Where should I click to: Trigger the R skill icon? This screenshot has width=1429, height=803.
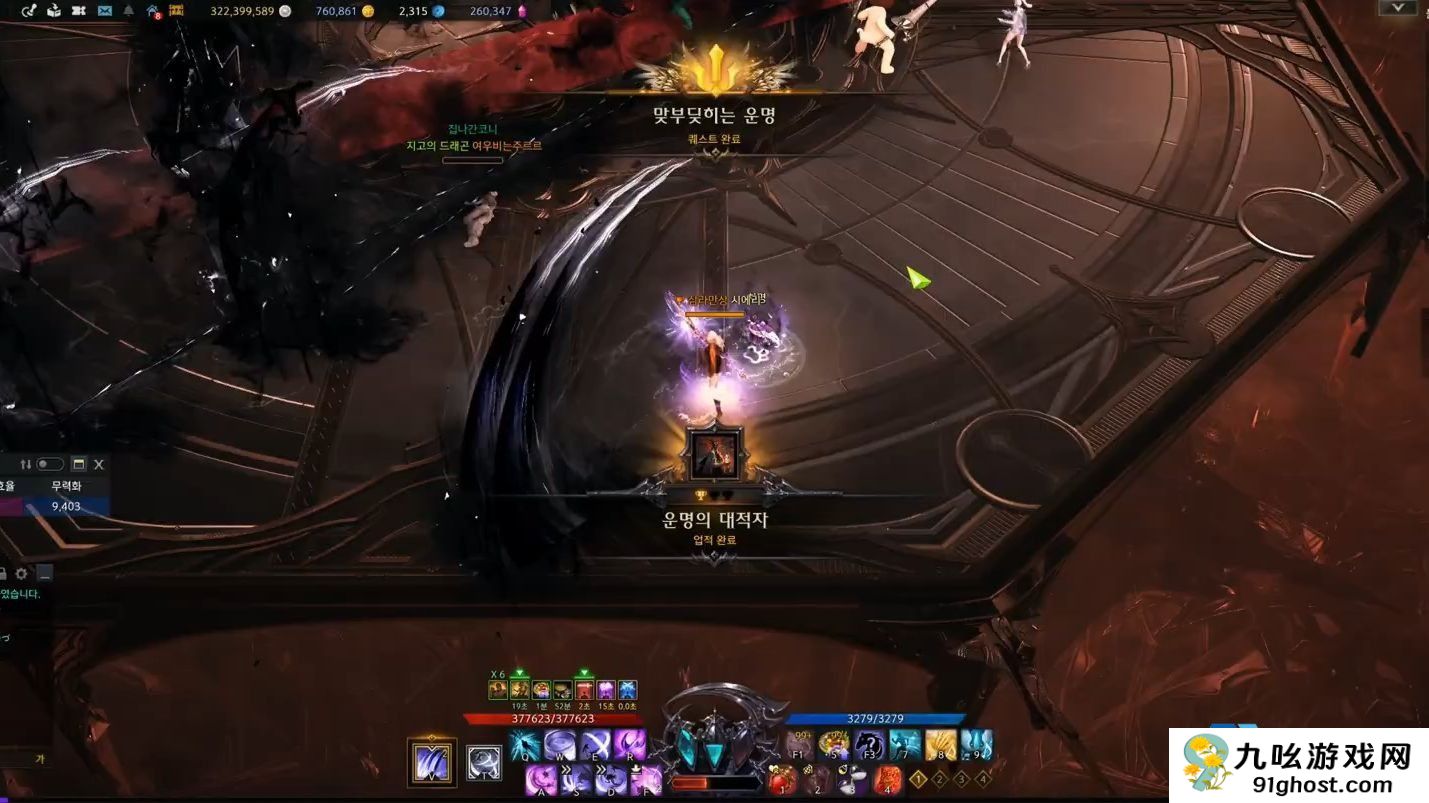coord(630,745)
